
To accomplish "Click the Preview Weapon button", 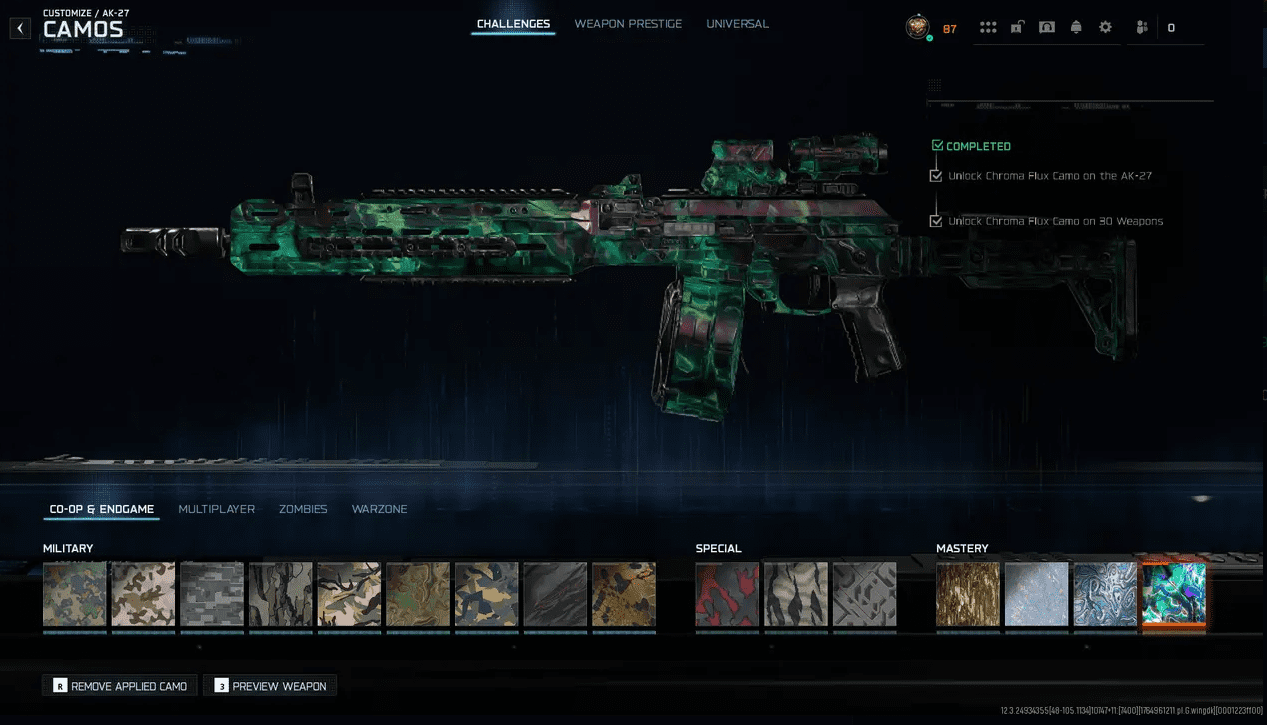I will pyautogui.click(x=270, y=686).
